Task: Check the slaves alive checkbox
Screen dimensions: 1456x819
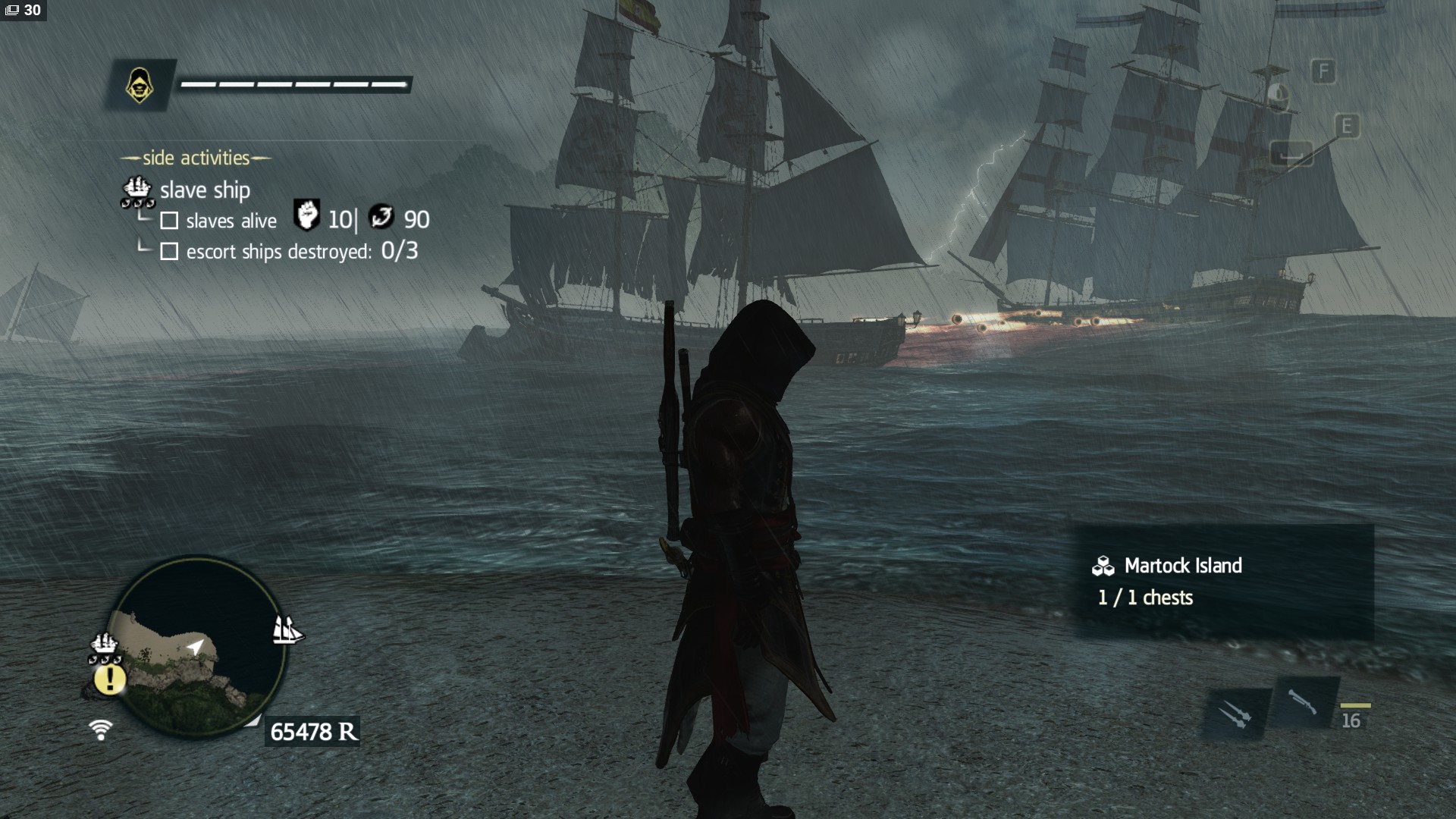Action: tap(168, 221)
